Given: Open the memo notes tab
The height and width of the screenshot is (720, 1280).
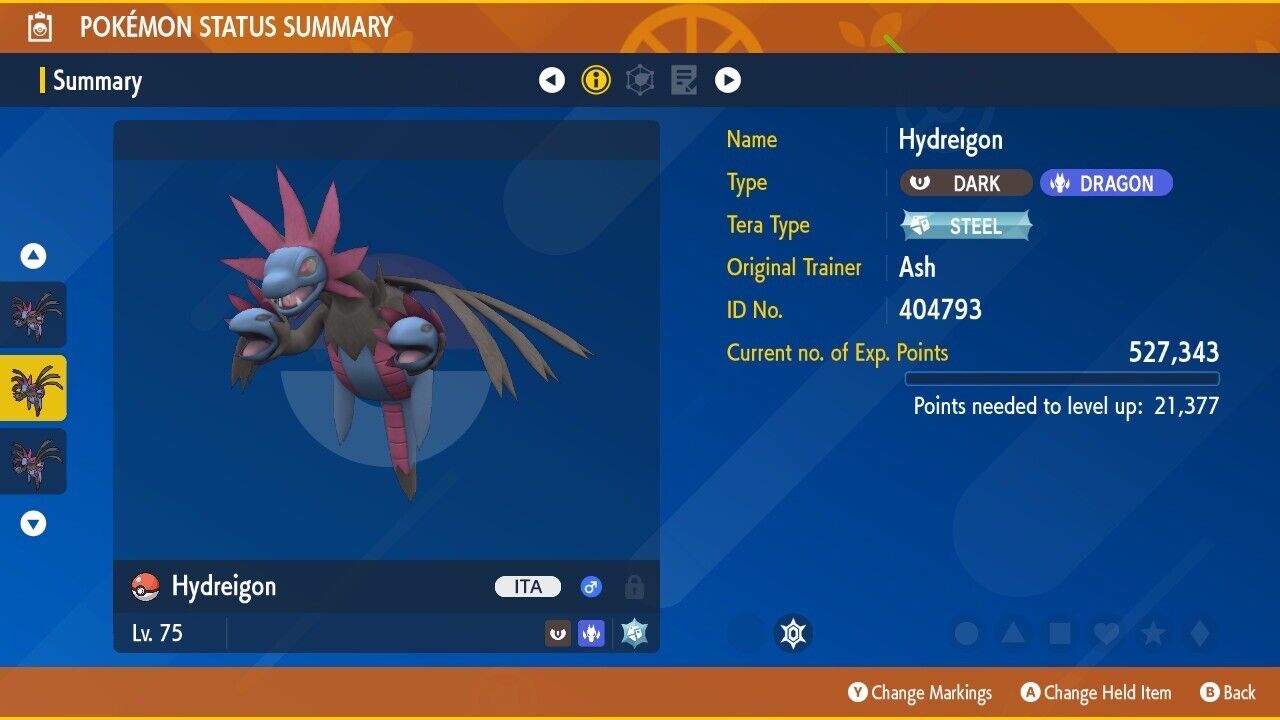Looking at the screenshot, I should [x=684, y=80].
